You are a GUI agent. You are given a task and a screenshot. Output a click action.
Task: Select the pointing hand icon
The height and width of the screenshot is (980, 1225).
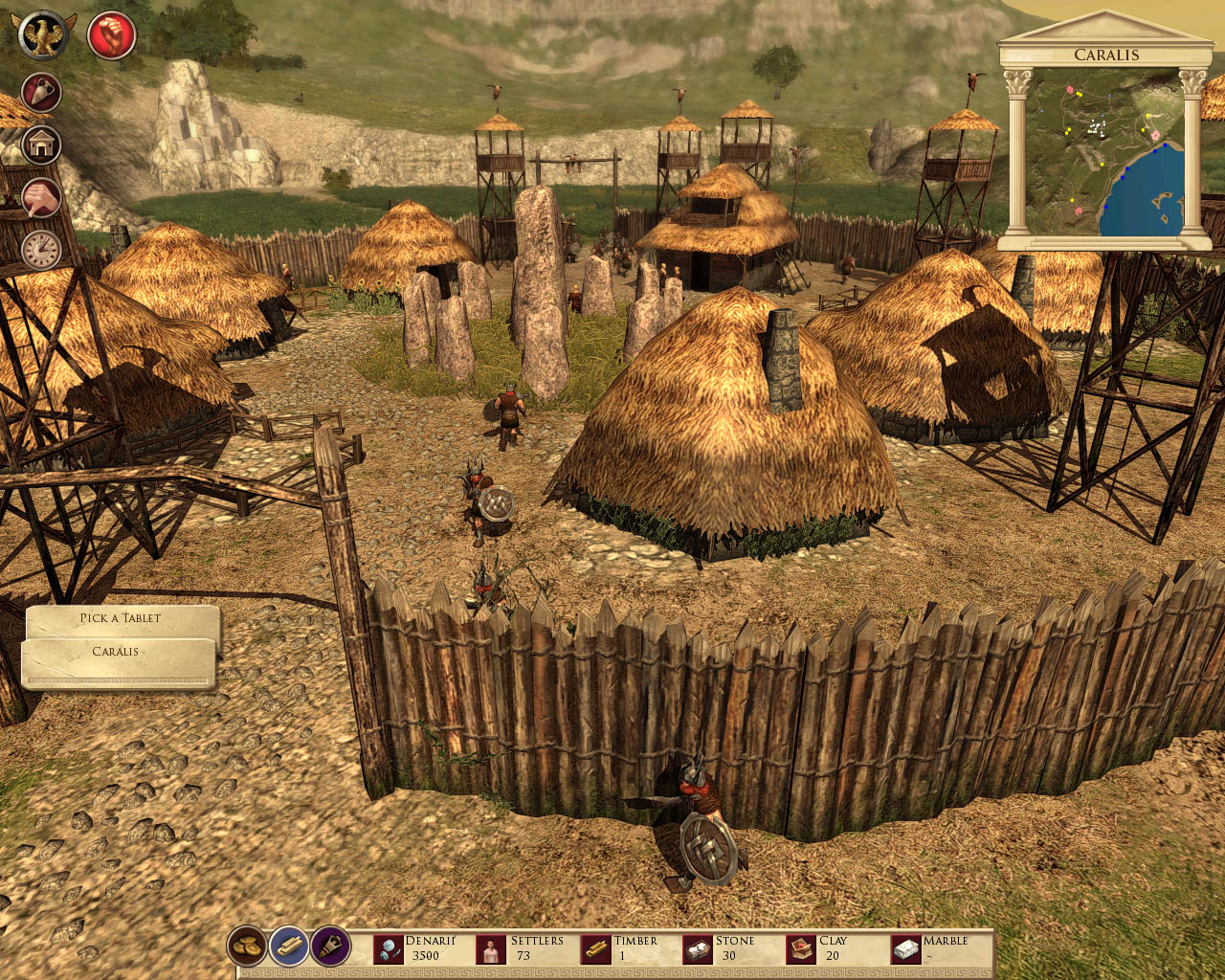41,198
